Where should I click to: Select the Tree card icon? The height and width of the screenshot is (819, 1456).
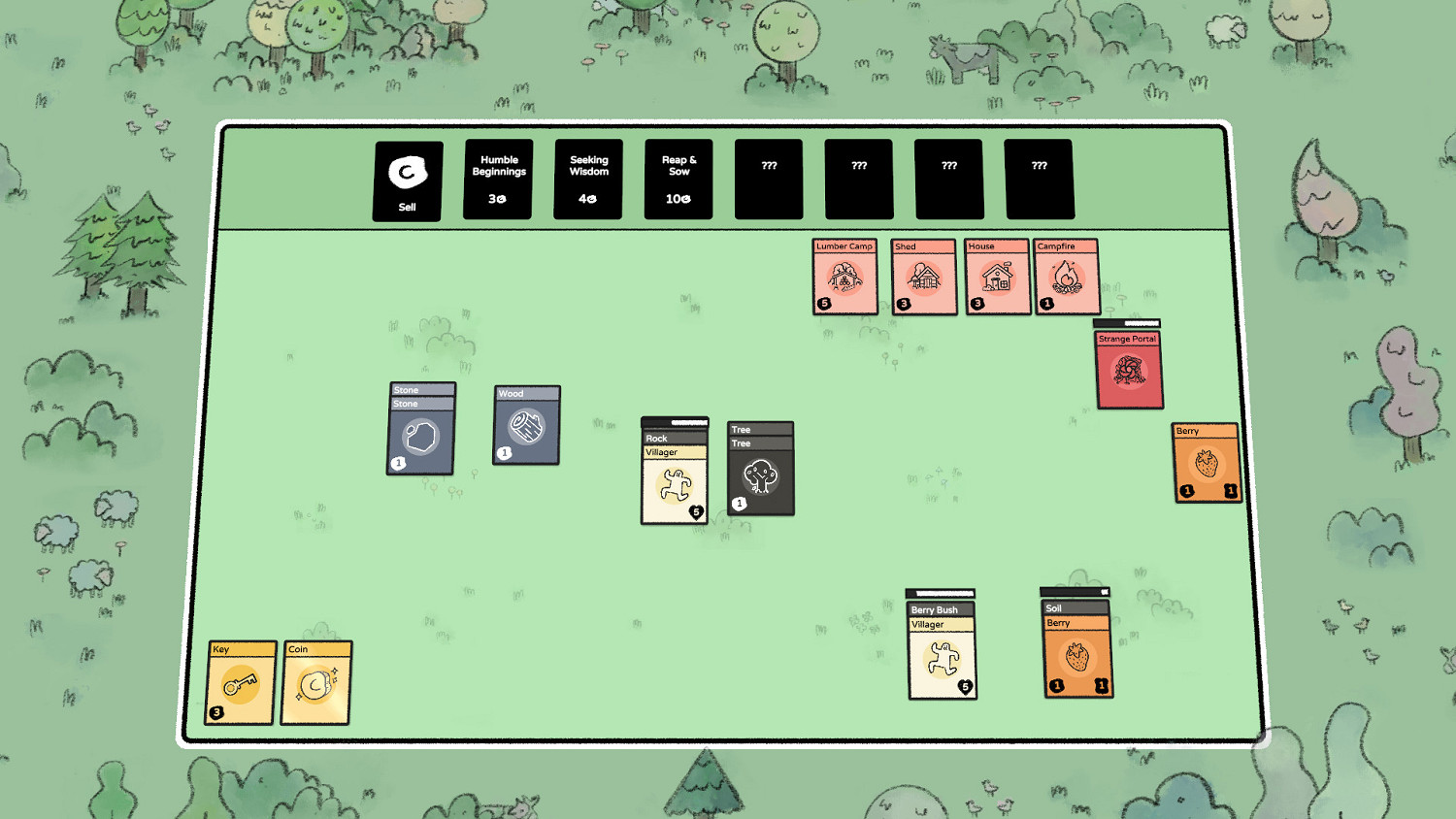[761, 473]
